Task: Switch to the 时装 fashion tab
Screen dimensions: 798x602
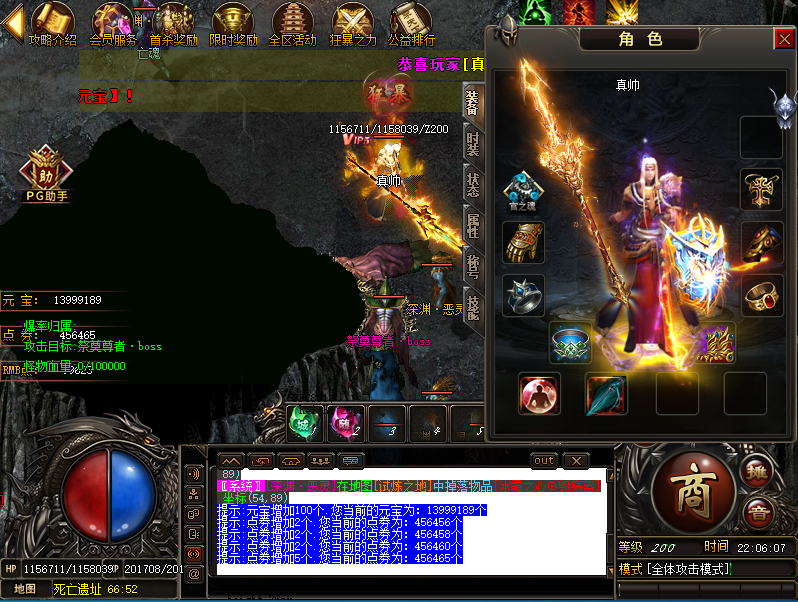Action: point(473,144)
